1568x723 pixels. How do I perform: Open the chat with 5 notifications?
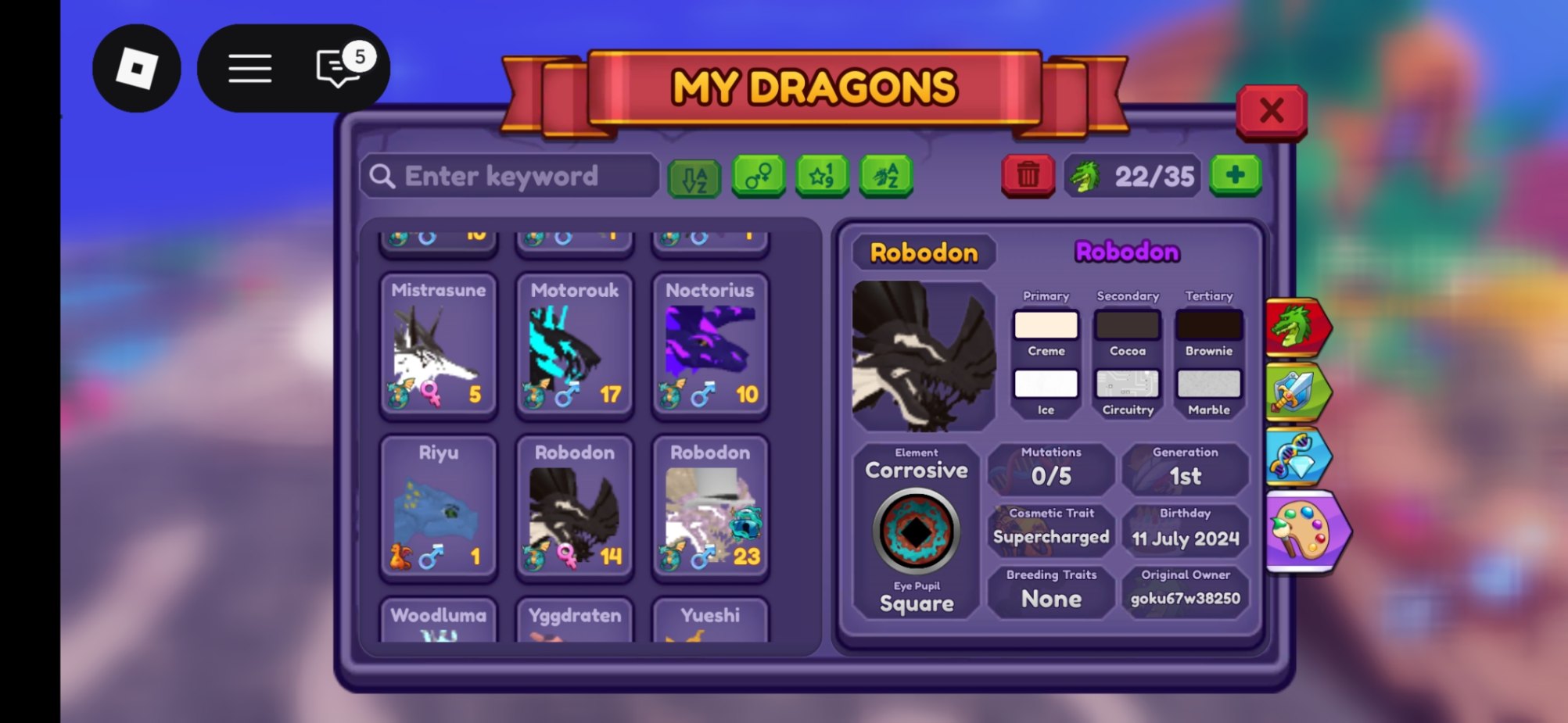[x=339, y=69]
